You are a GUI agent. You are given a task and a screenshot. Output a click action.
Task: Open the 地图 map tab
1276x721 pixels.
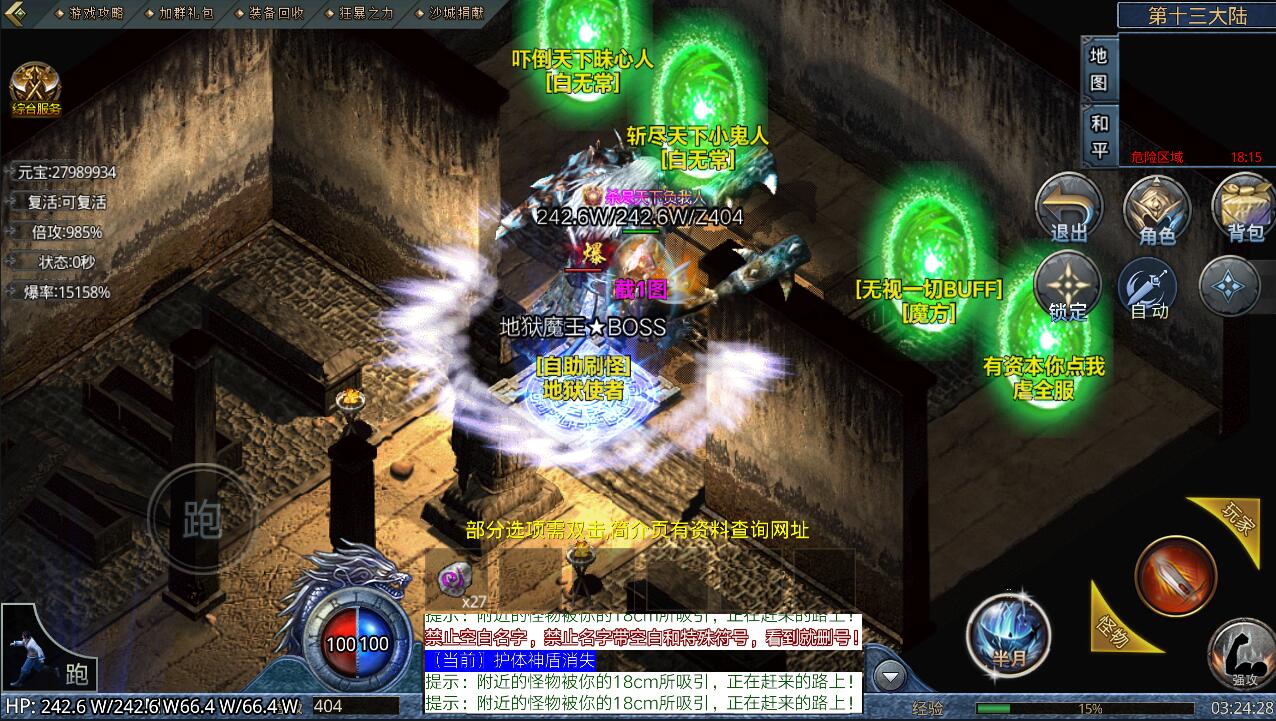pos(1099,68)
